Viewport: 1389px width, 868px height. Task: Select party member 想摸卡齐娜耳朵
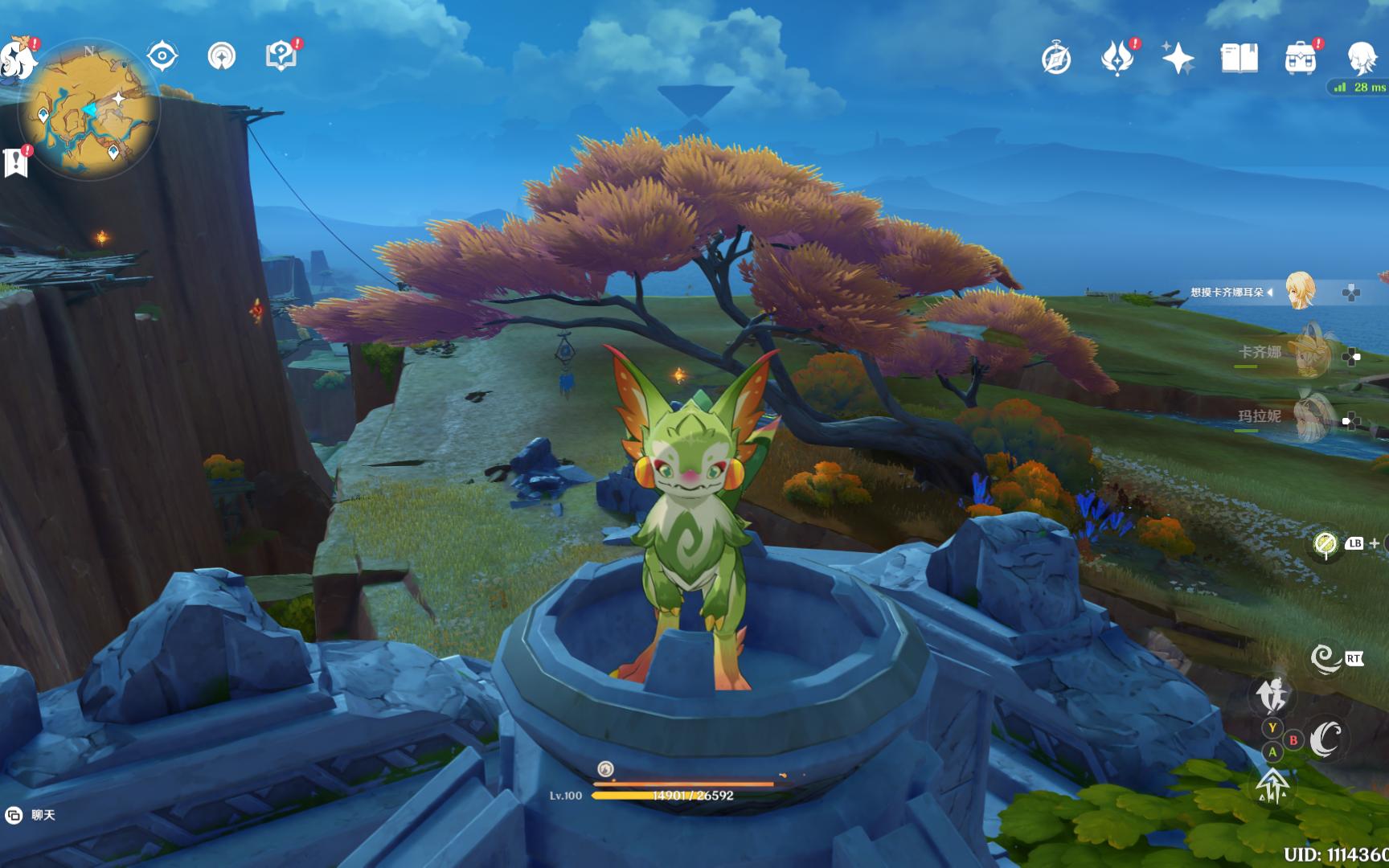pyautogui.click(x=1299, y=292)
